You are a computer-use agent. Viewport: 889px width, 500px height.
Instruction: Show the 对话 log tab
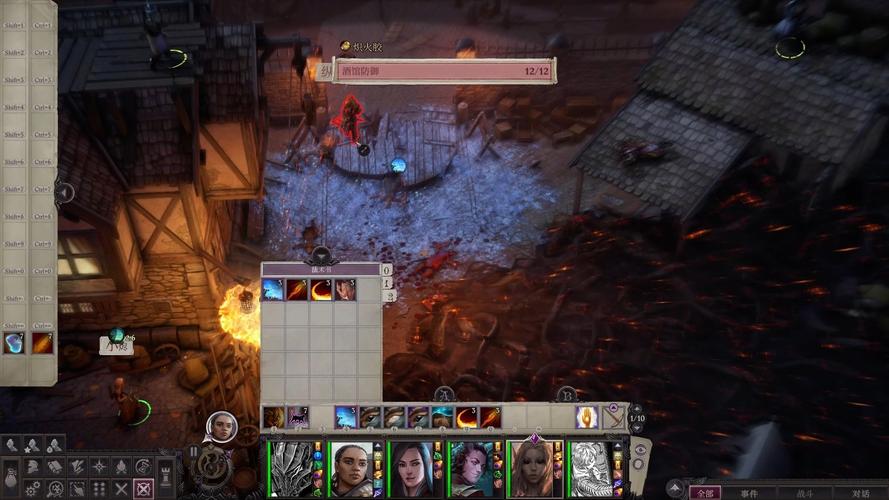coord(860,492)
